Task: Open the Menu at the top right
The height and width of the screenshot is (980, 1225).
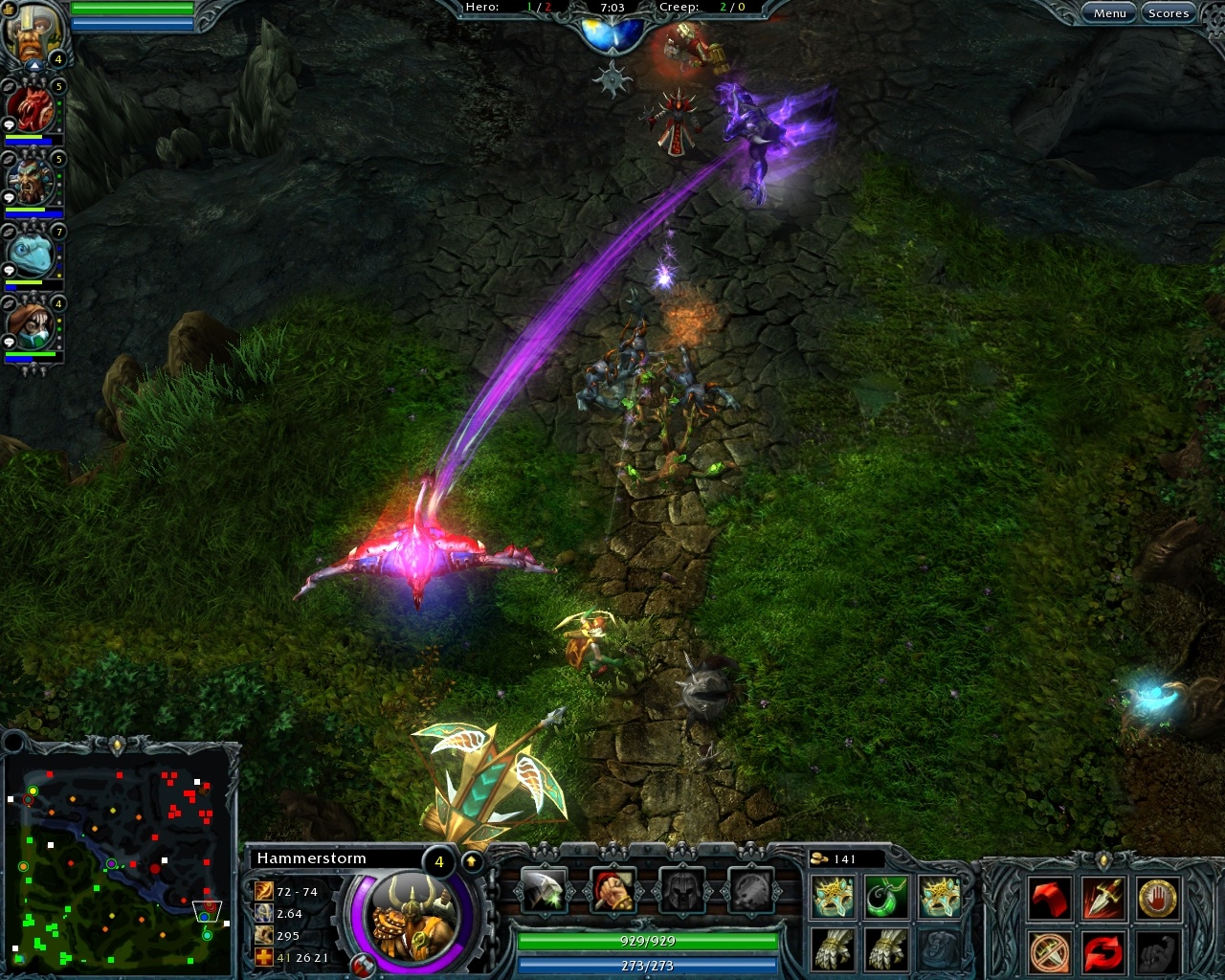Action: (x=1108, y=12)
